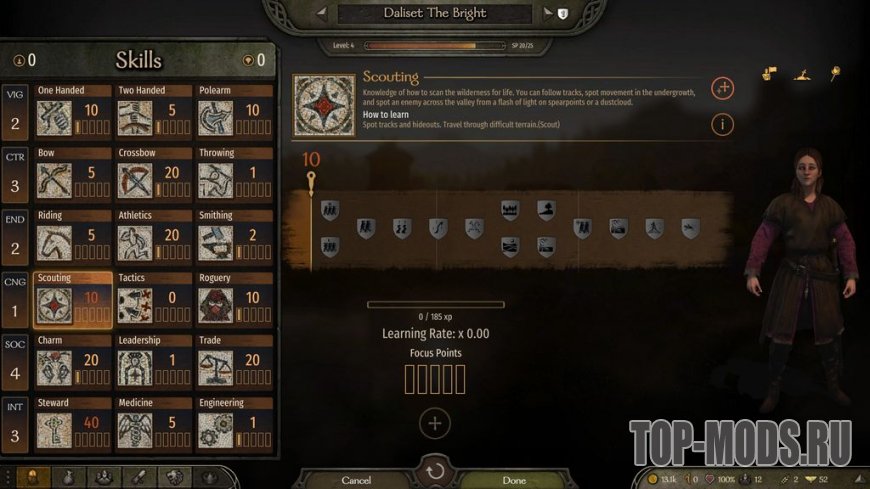Choose the Crossbow skill tile
Screen dimensions: 870x489
(x=153, y=175)
